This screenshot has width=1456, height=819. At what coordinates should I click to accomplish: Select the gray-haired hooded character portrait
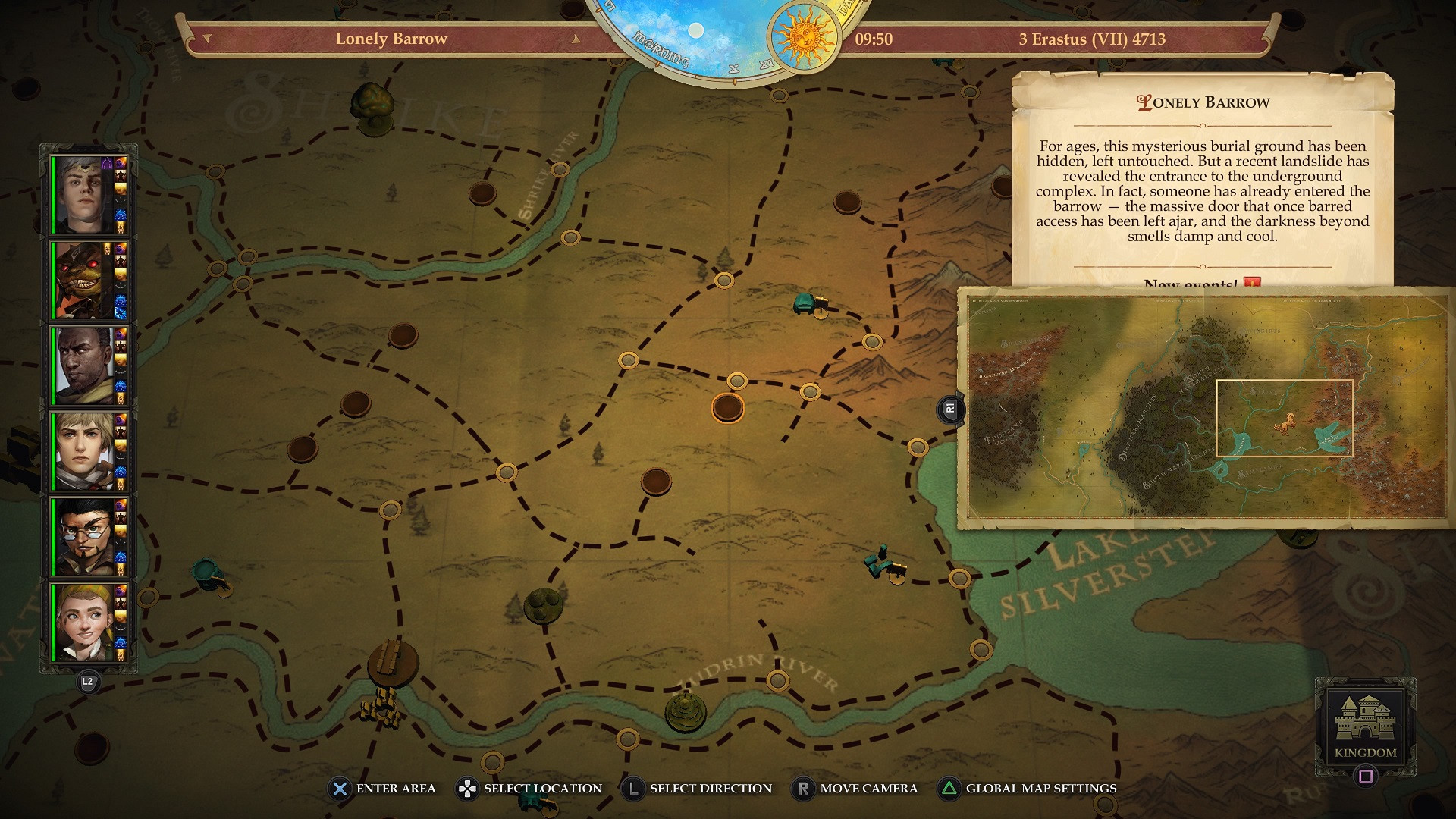click(83, 195)
